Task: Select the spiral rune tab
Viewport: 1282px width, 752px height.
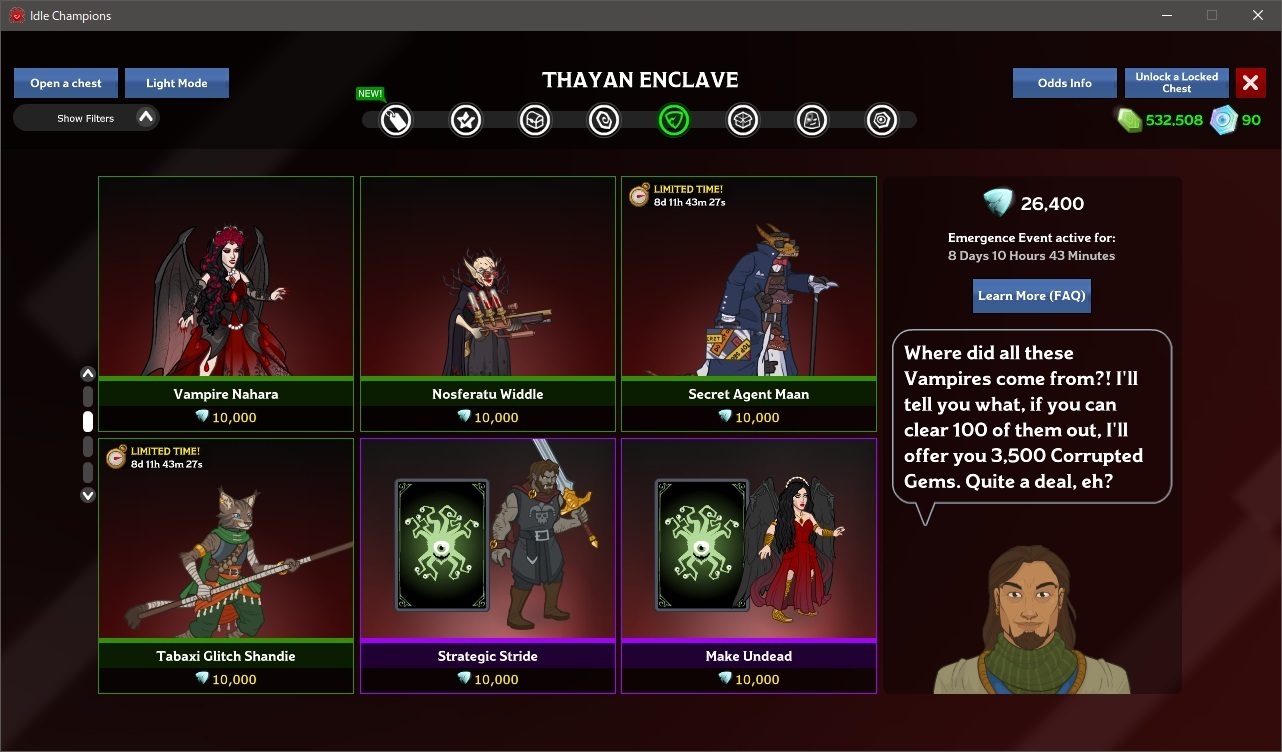Action: (x=604, y=121)
